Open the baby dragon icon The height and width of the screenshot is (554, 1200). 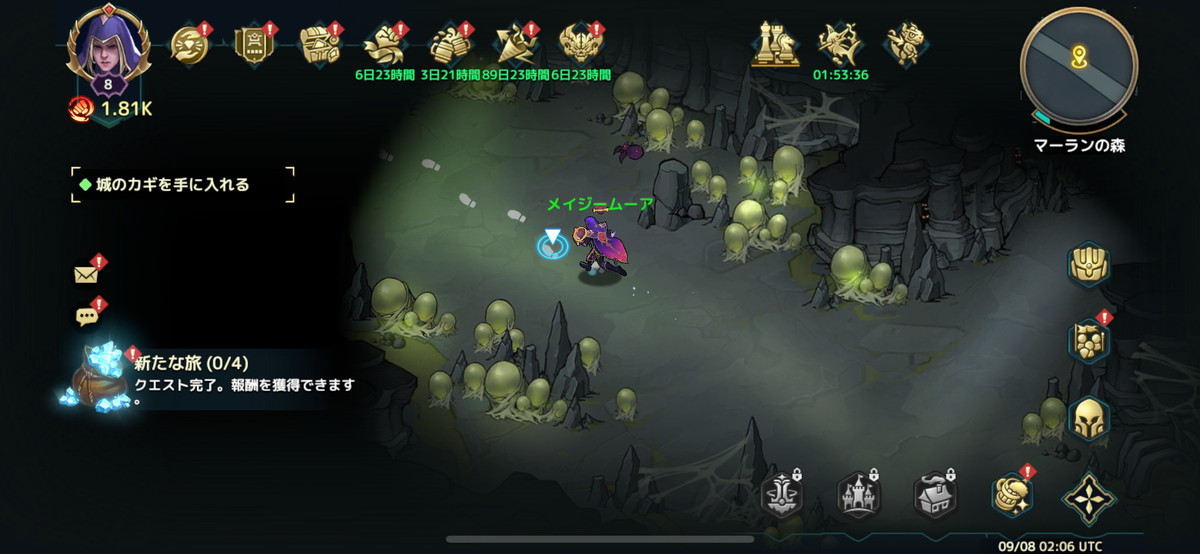click(905, 44)
